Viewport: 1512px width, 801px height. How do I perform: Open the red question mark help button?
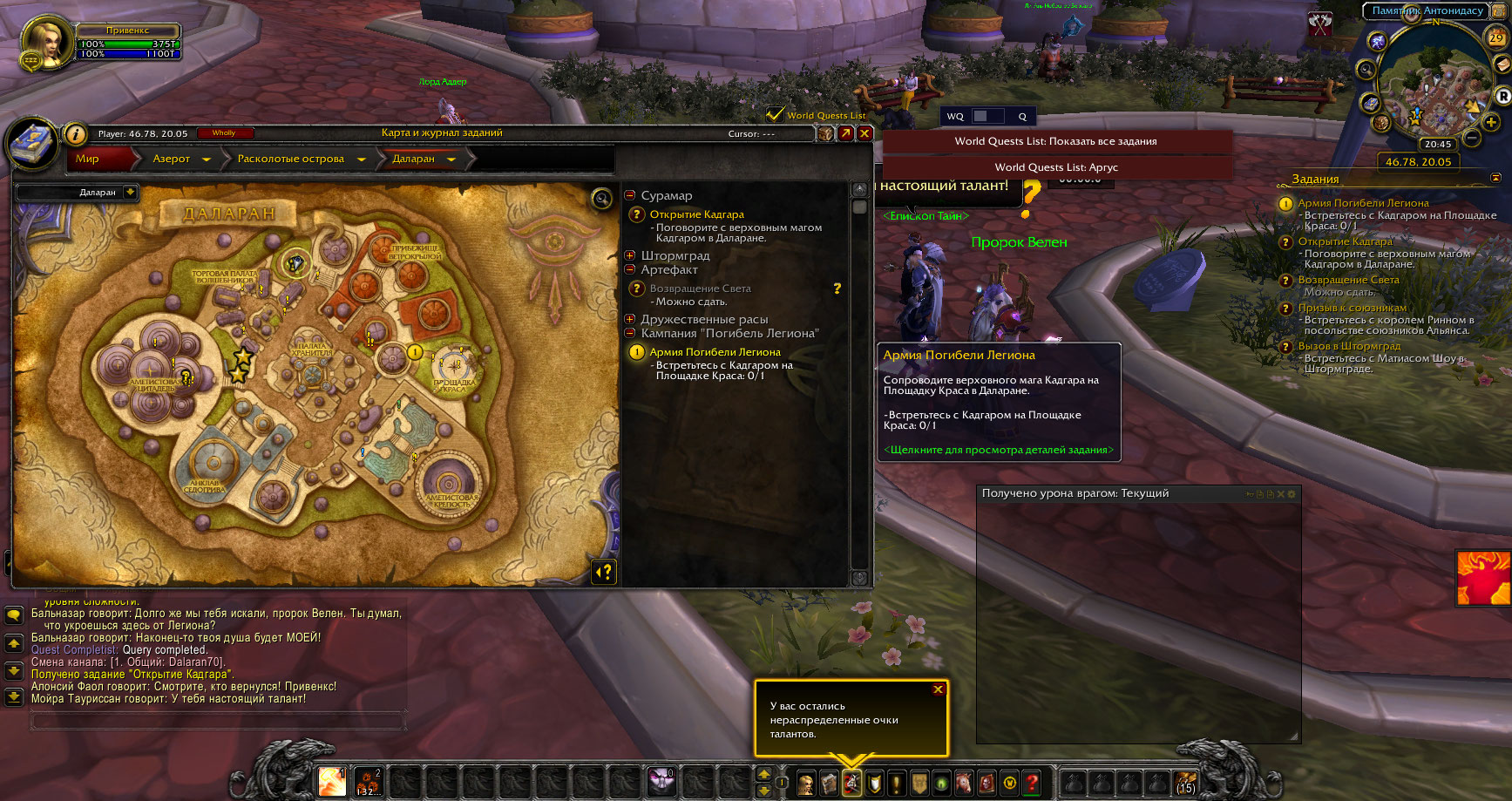1032,783
